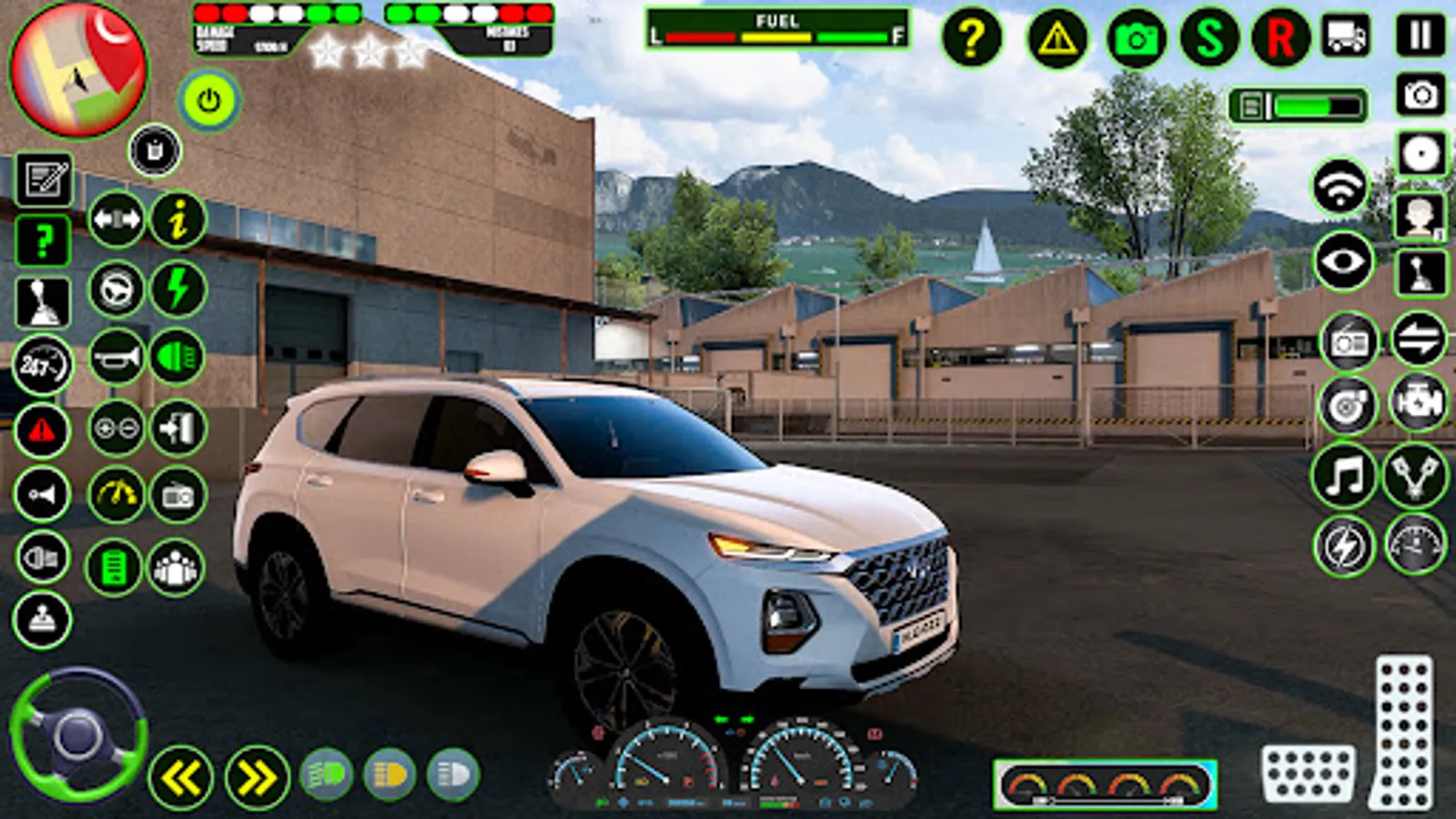Open the yellow question mark help
Image resolution: width=1456 pixels, height=819 pixels.
click(x=972, y=38)
